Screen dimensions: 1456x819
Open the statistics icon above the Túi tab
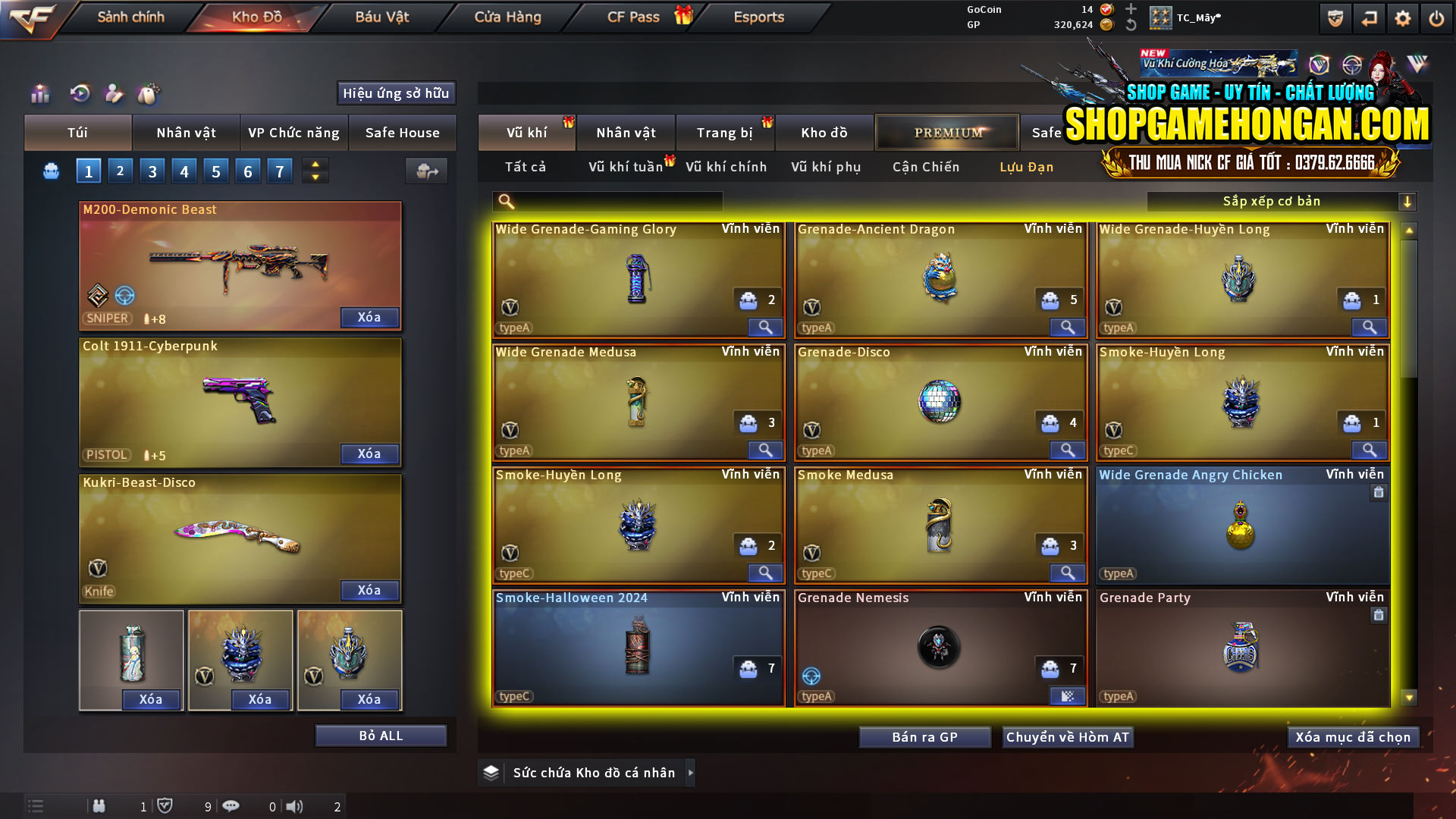[x=39, y=94]
